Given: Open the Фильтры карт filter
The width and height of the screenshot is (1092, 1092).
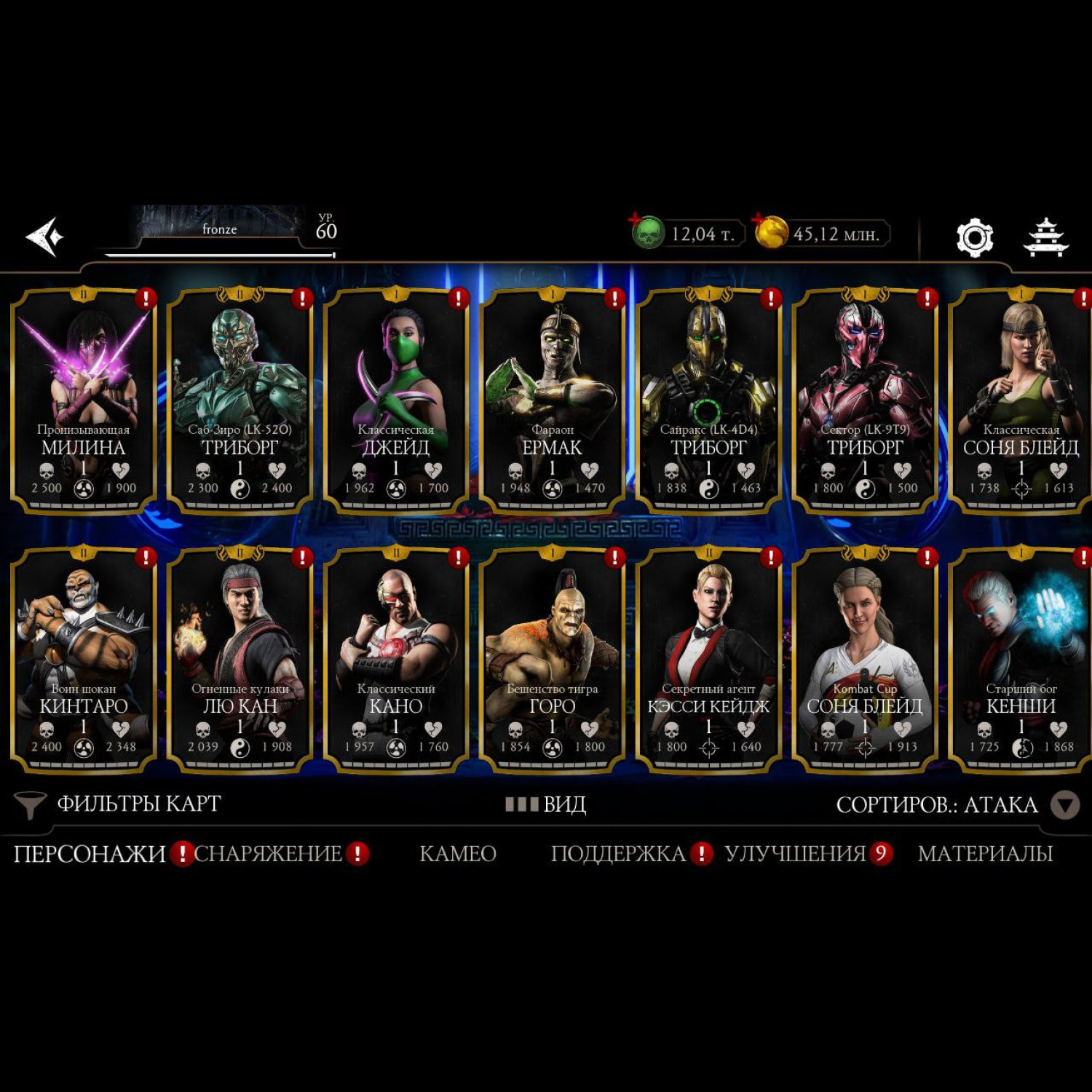Looking at the screenshot, I should click(120, 804).
